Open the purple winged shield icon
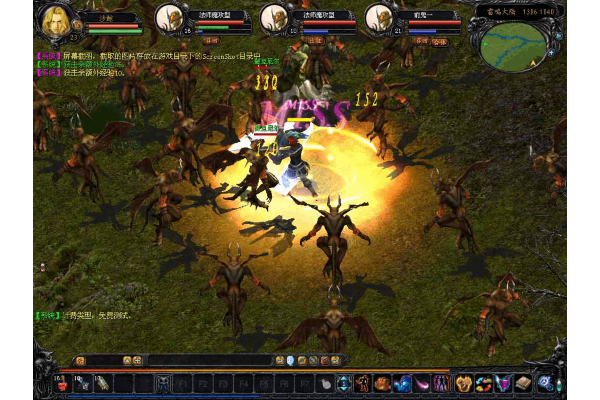The width and height of the screenshot is (600, 400). coord(503,382)
